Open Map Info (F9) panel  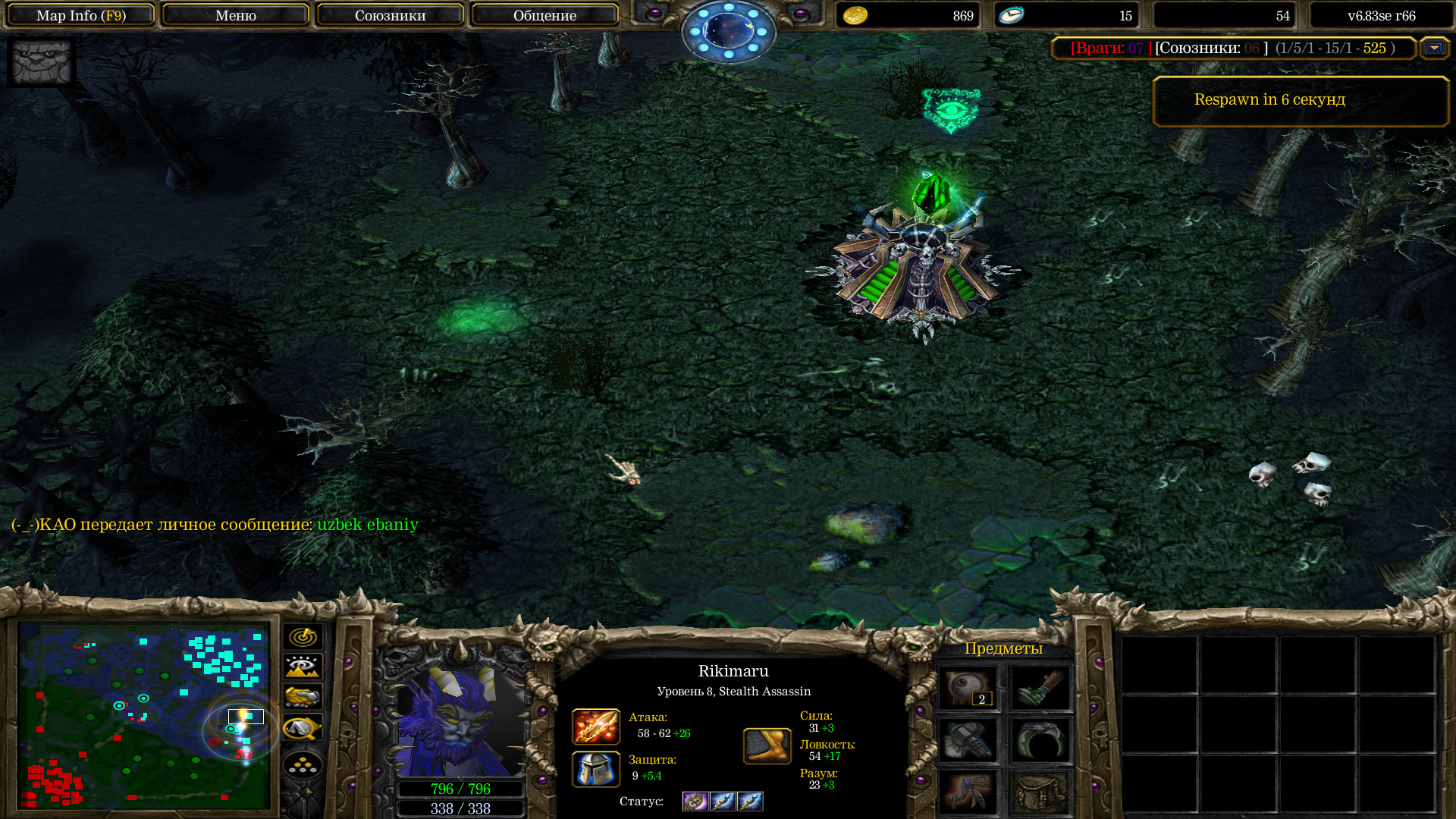tap(80, 15)
